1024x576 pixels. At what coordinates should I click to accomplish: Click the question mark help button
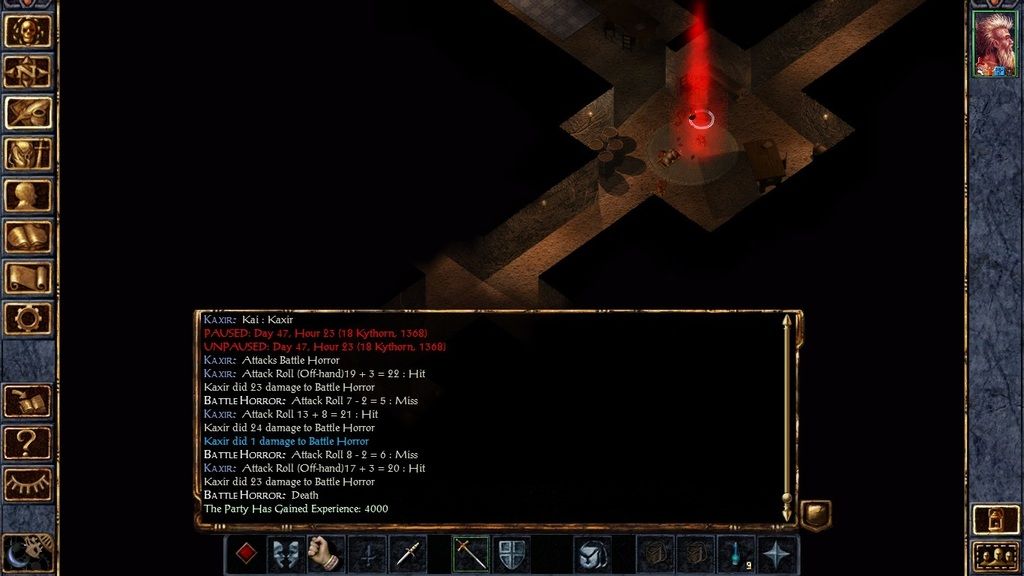tap(28, 441)
